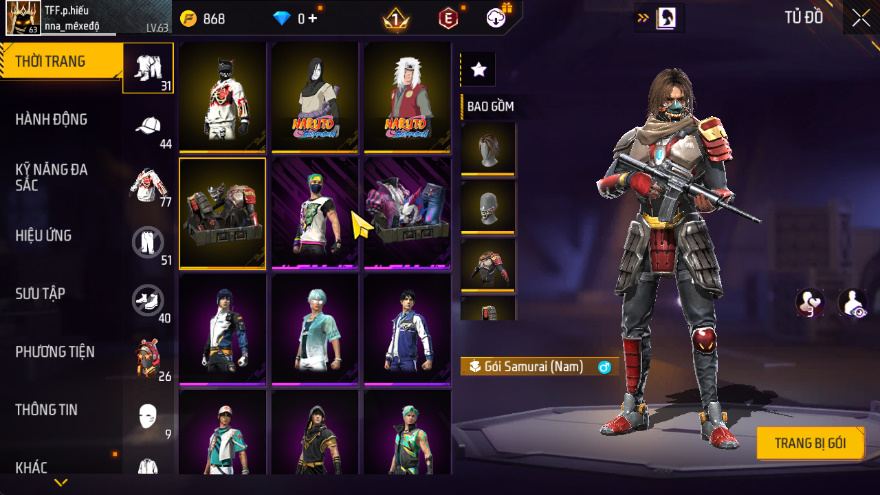Choose the pants sub-category icon
880x495 pixels.
[x=148, y=241]
